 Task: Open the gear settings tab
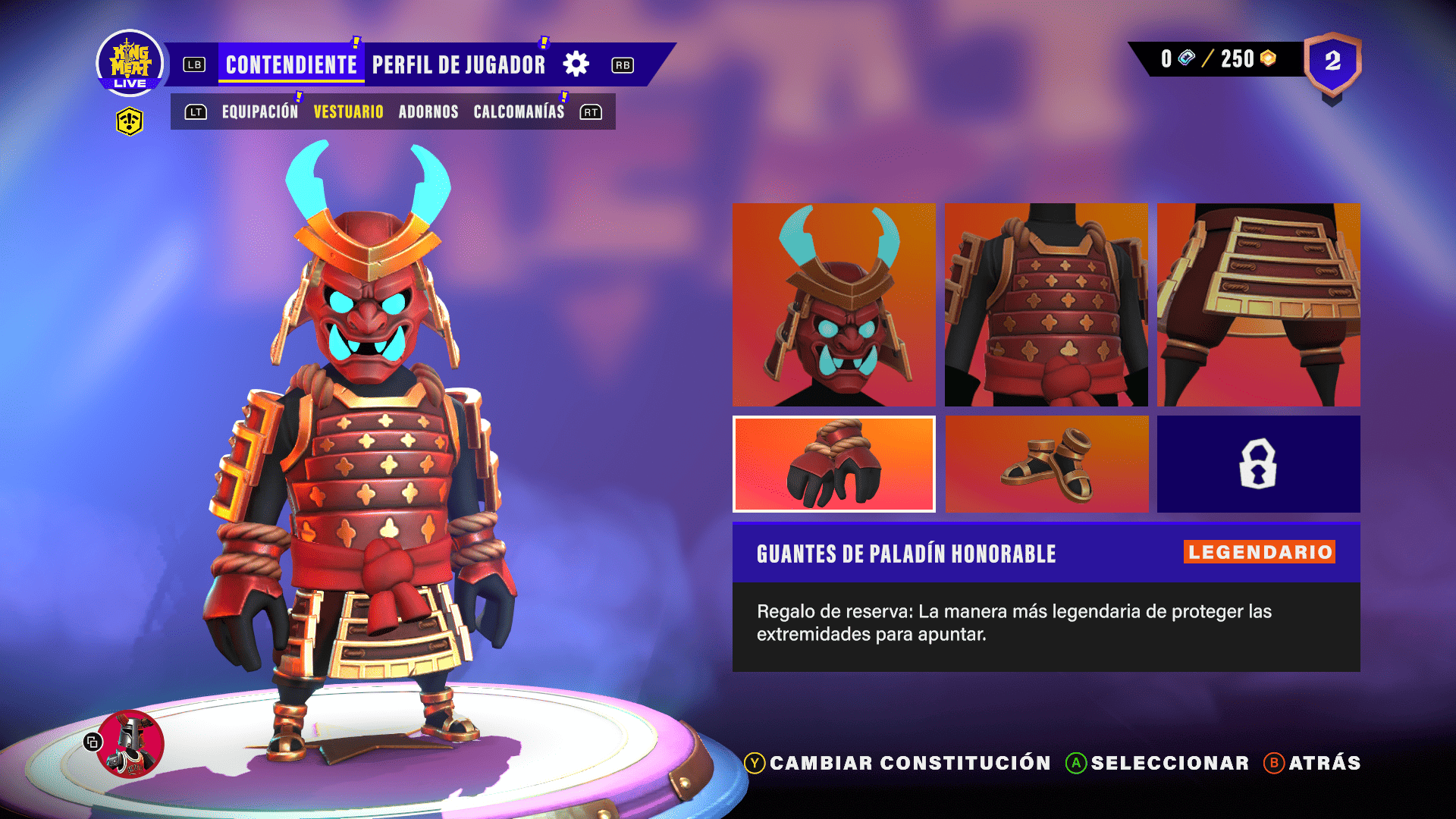pyautogui.click(x=576, y=64)
